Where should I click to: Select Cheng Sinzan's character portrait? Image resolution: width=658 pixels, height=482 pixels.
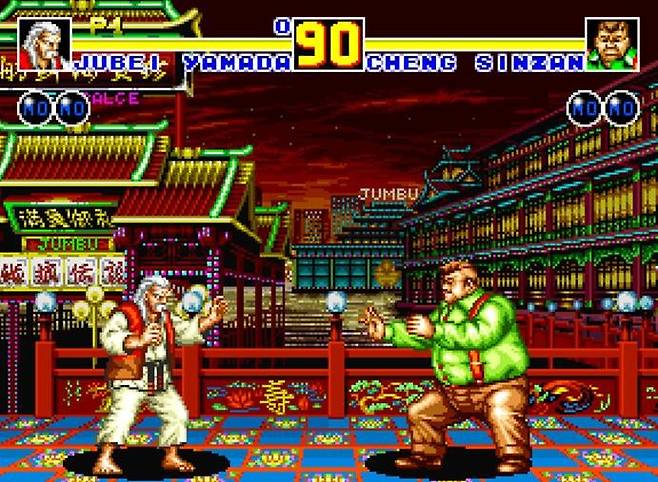(x=612, y=44)
